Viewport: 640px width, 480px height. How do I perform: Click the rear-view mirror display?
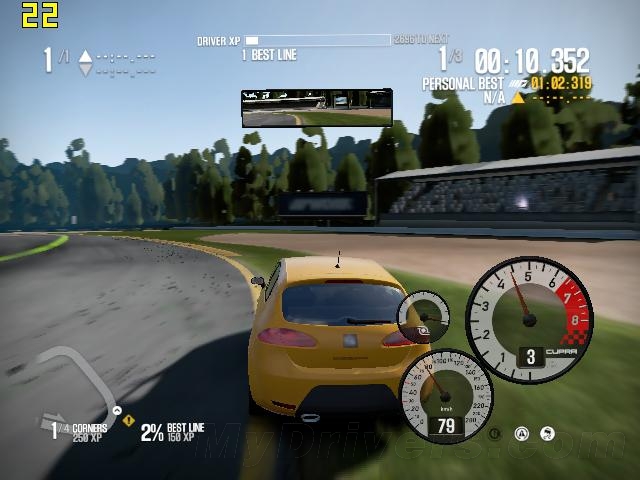tap(316, 107)
